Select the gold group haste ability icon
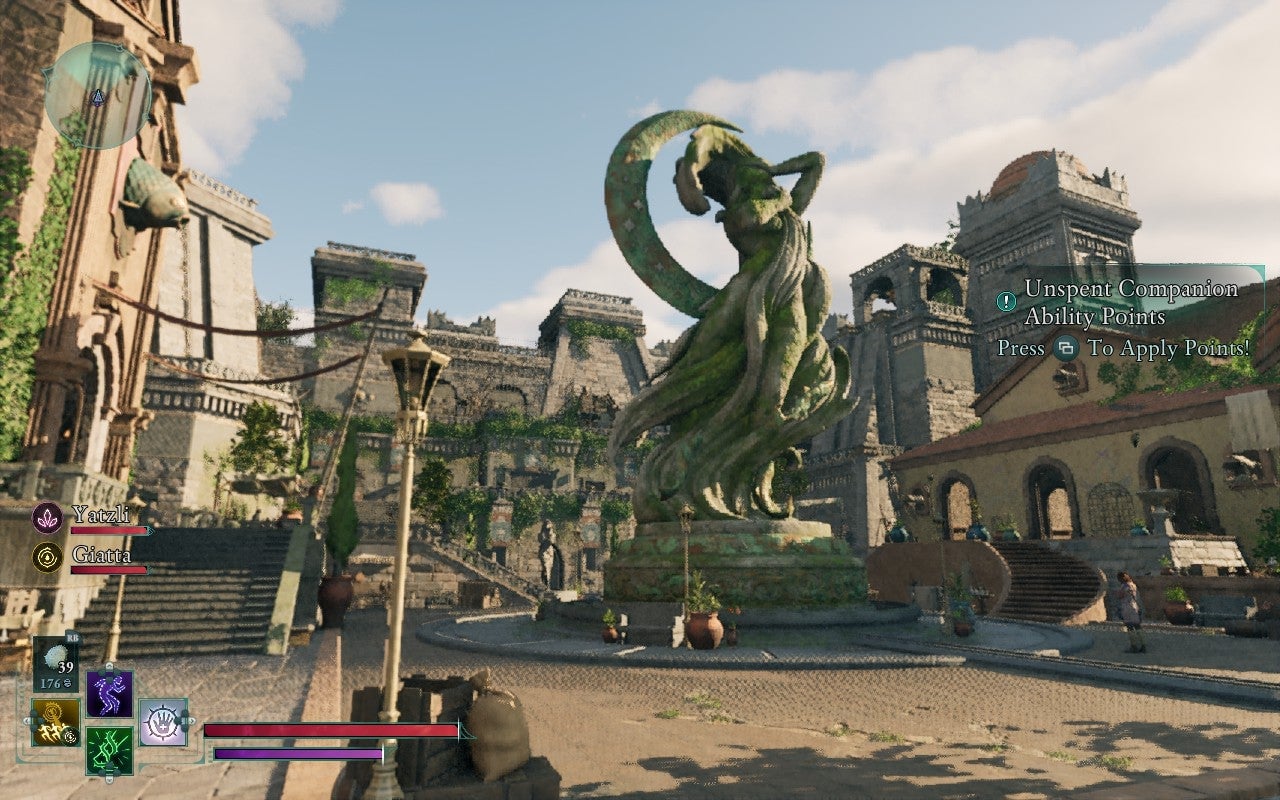The image size is (1280, 800). (x=54, y=722)
